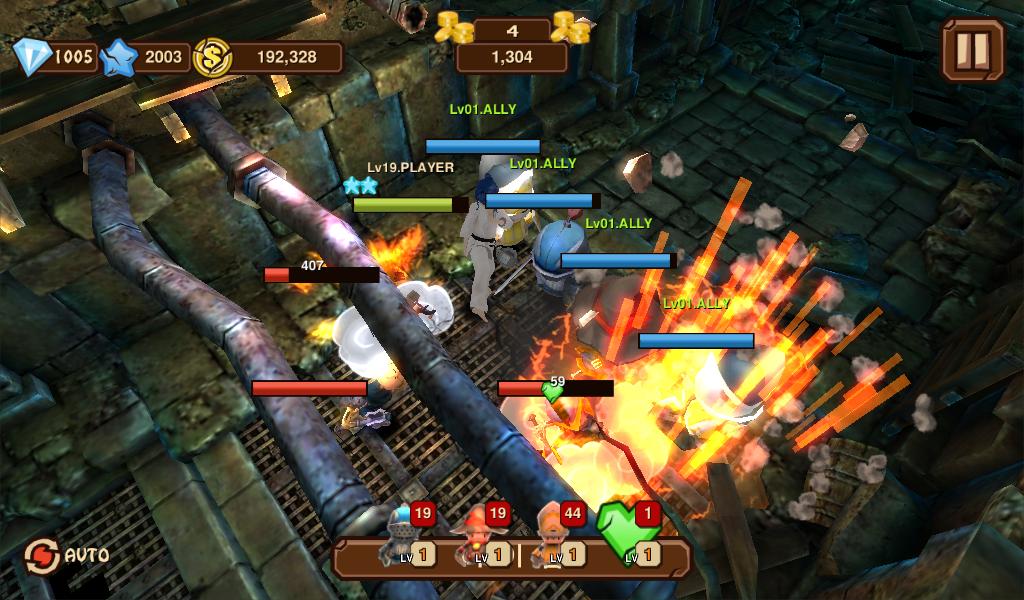Tap the blue diamond gem counter
1024x600 pixels.
pyautogui.click(x=58, y=57)
